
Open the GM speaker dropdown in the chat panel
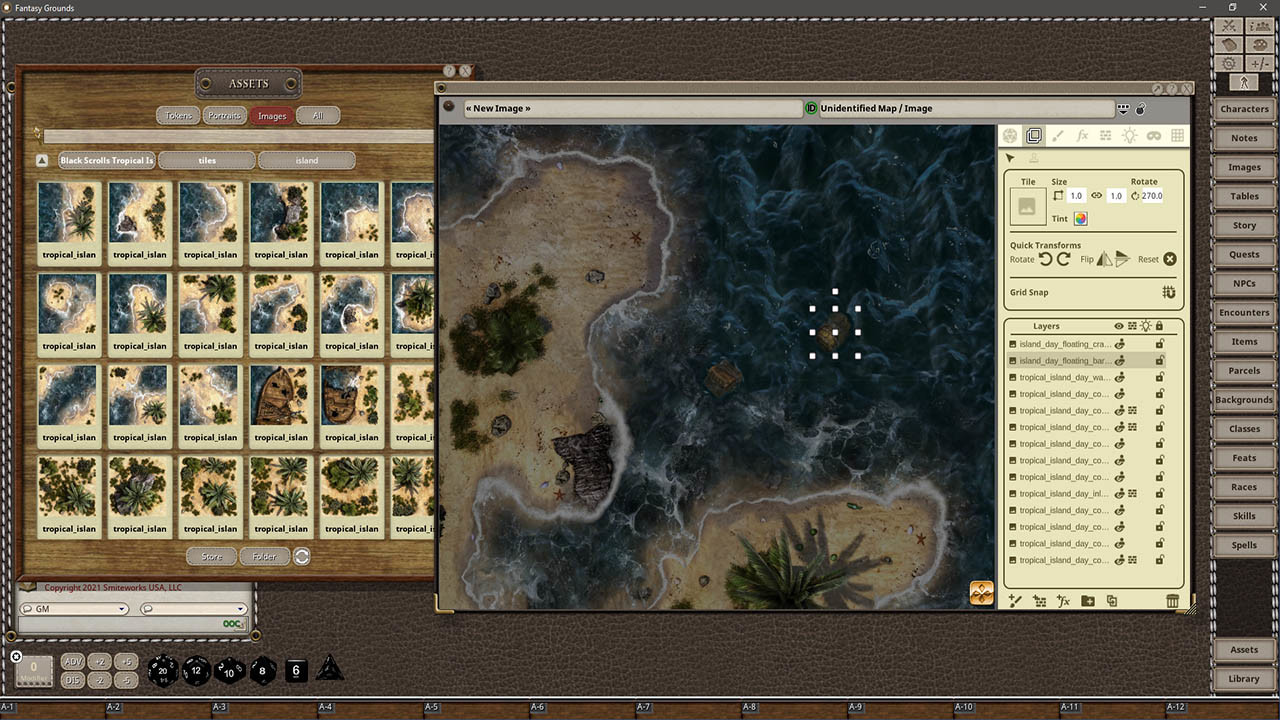pyautogui.click(x=121, y=608)
